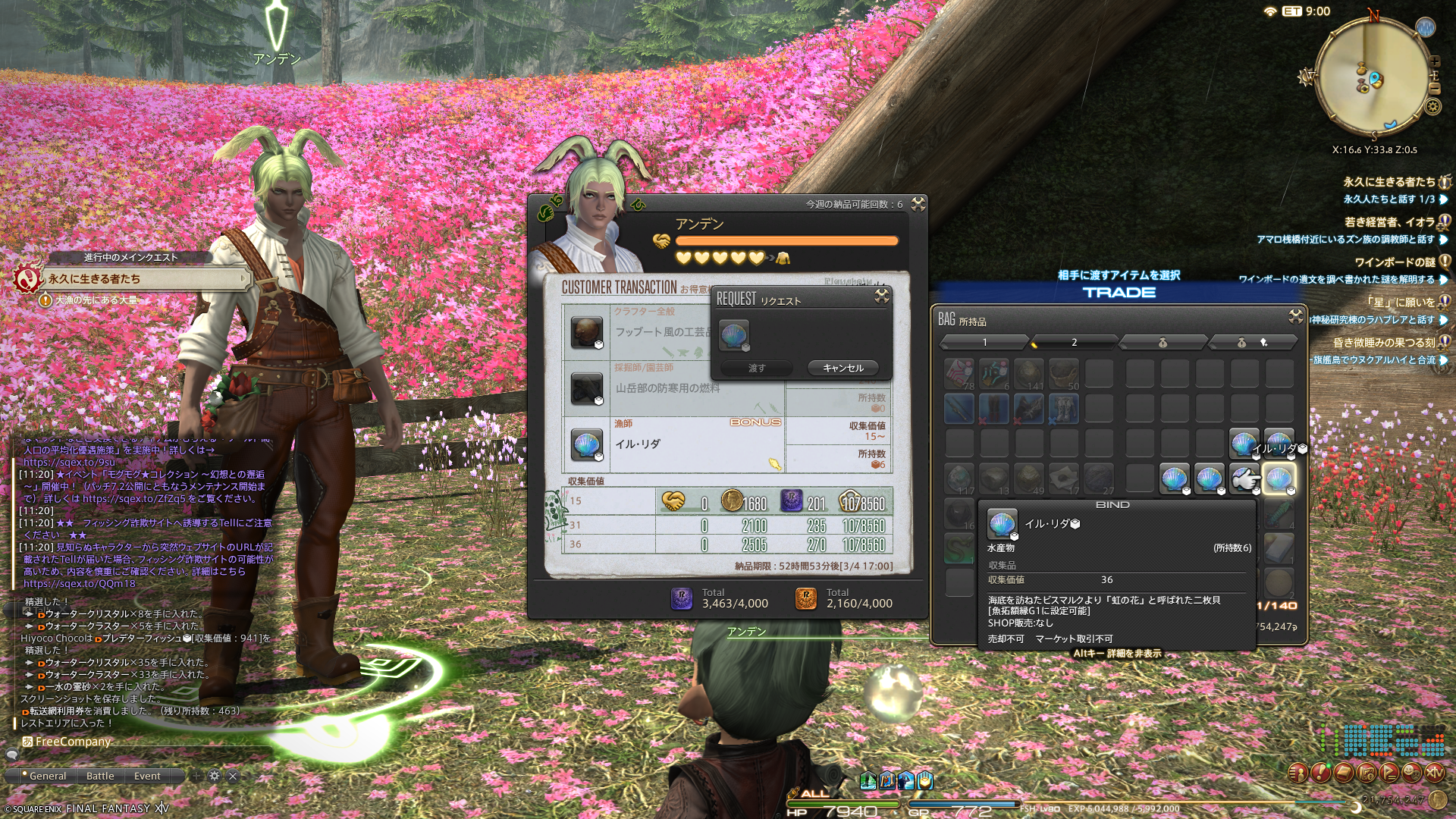Image resolution: width=1456 pixels, height=819 pixels.
Task: Select the 若き経営者、イオラ quest entry
Action: pyautogui.click(x=1389, y=222)
